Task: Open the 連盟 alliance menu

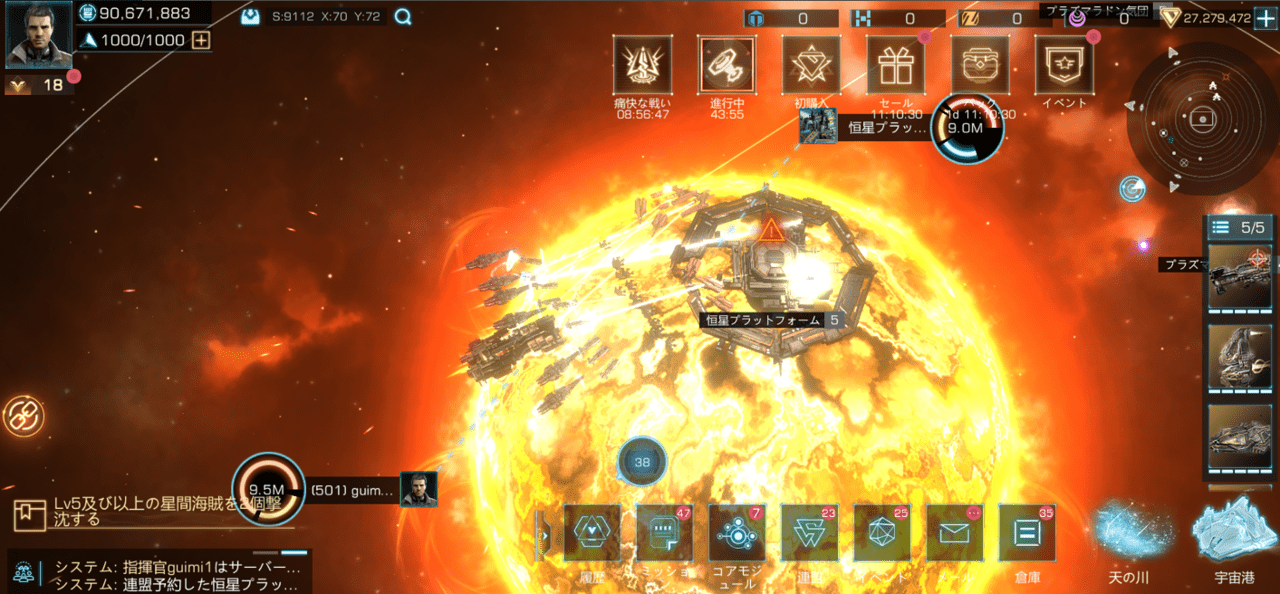Action: 810,533
